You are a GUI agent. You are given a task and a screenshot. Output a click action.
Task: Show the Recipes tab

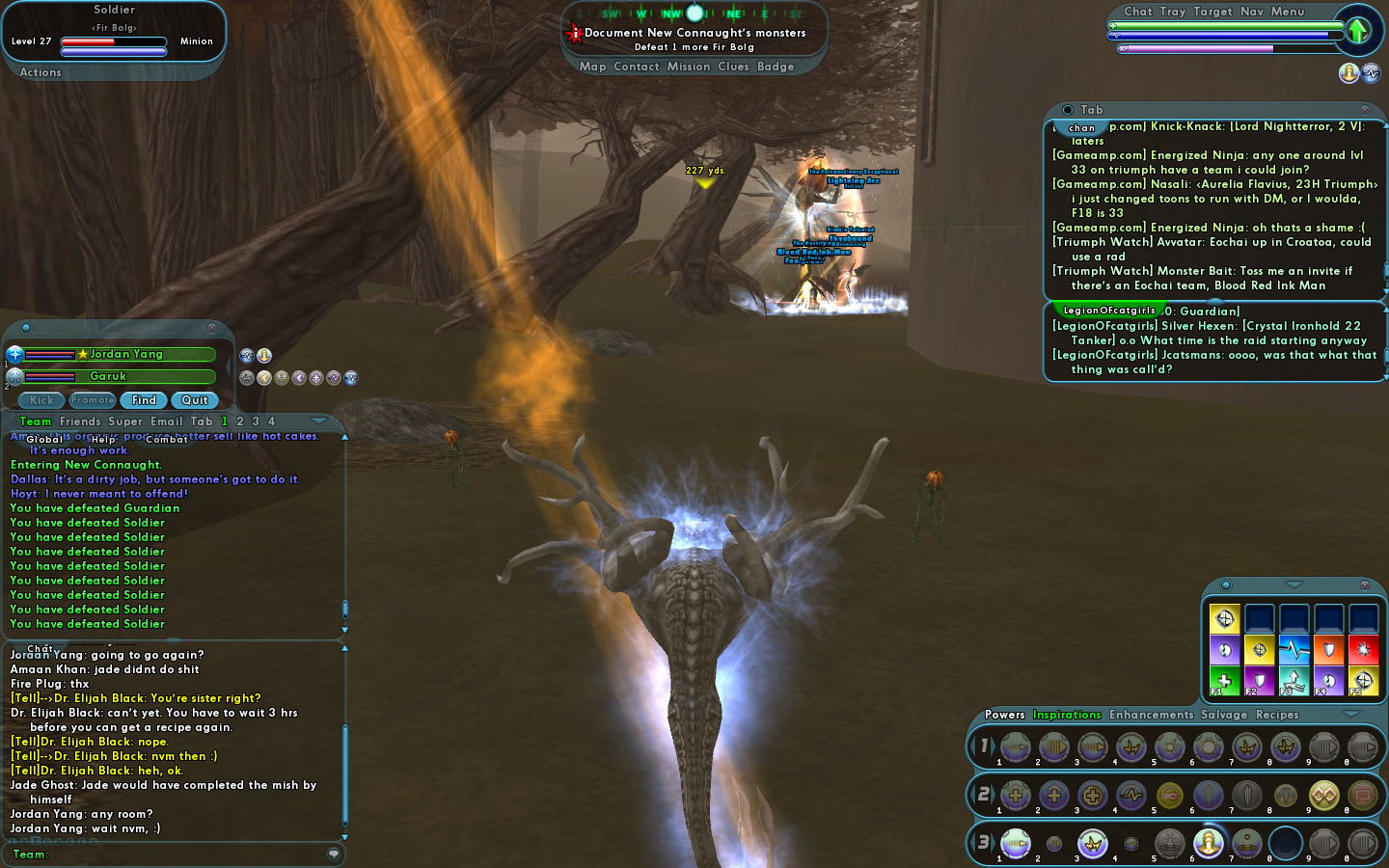click(1277, 715)
